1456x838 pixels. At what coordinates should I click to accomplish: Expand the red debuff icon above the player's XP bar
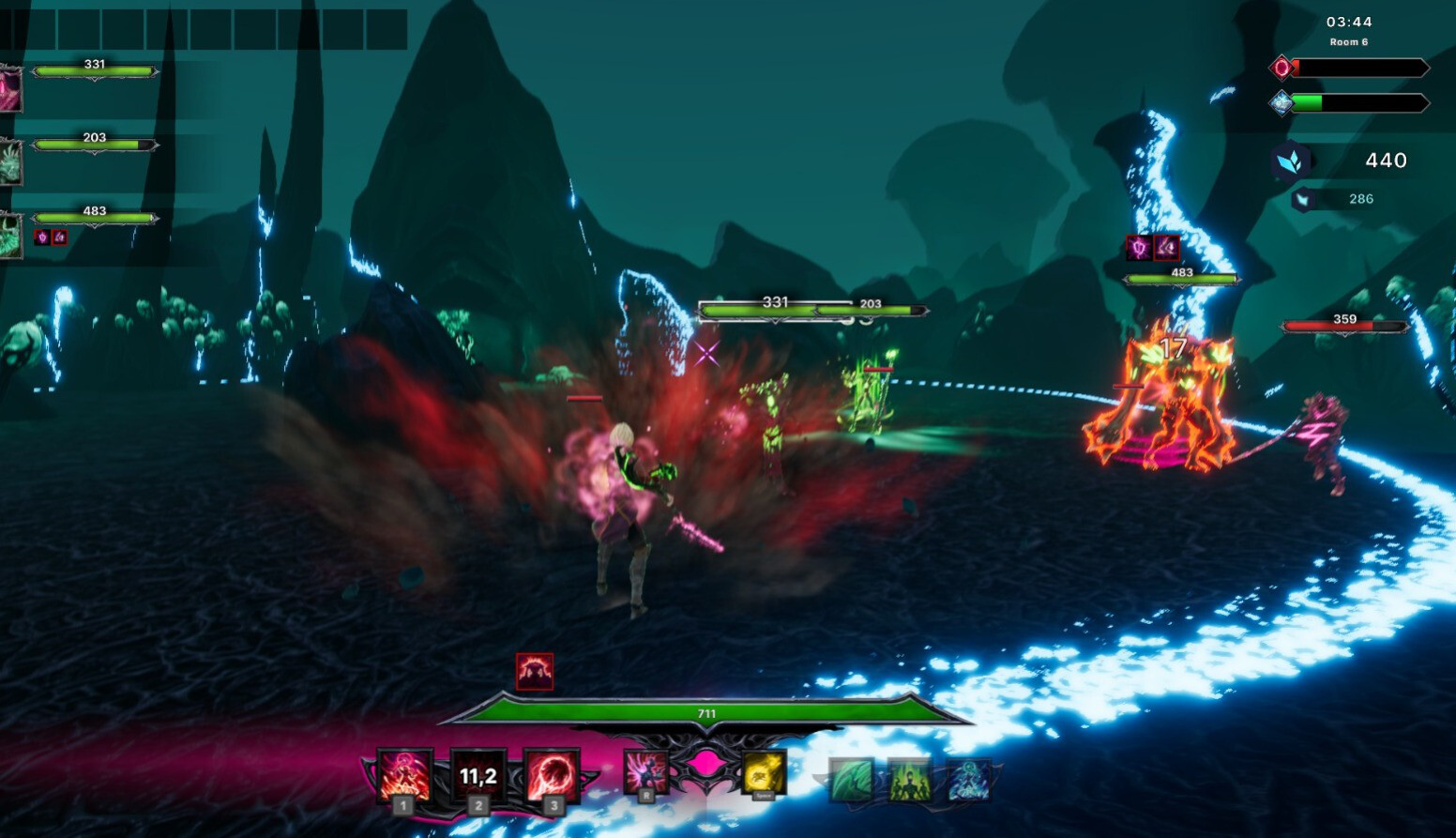tap(533, 670)
